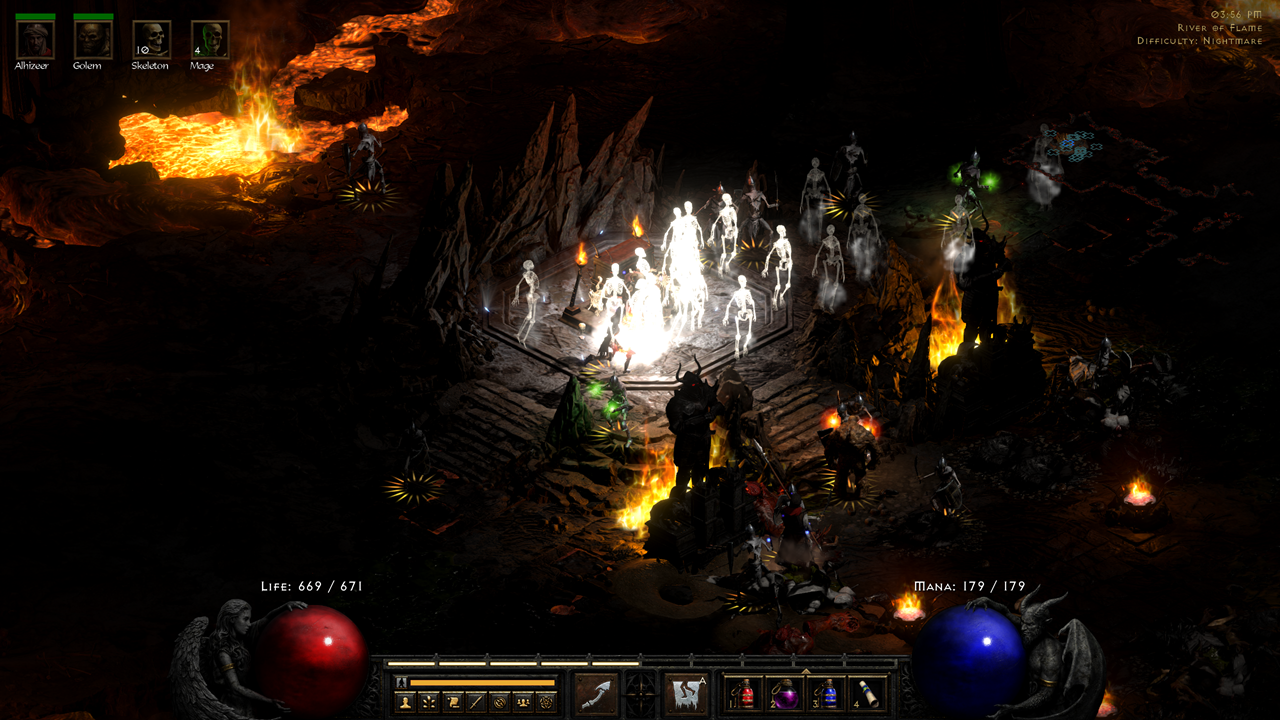Use the scroll in belt slot 4

869,694
